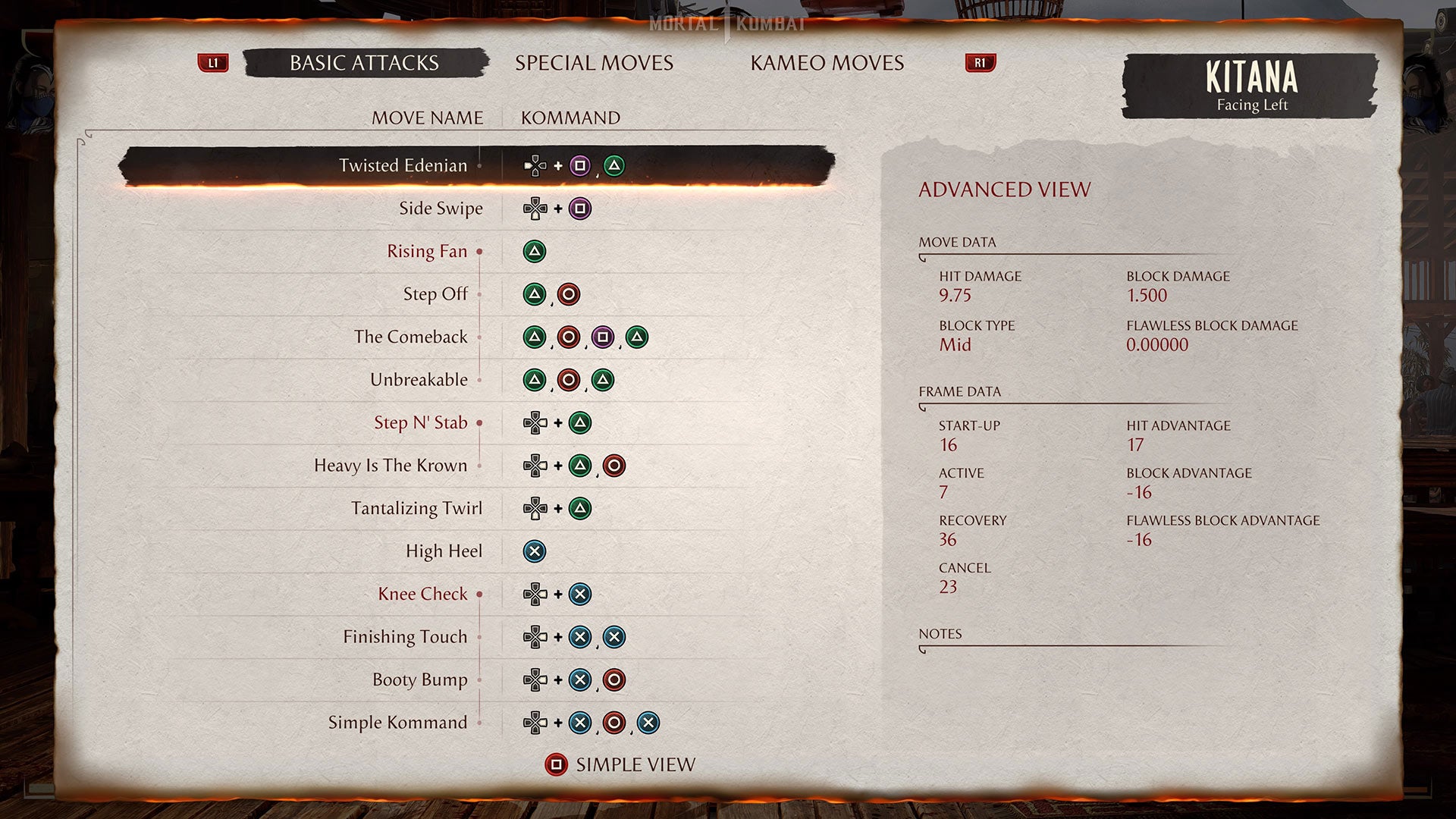
Task: Click the purple square icon for Twisted Edenian
Action: click(x=581, y=165)
